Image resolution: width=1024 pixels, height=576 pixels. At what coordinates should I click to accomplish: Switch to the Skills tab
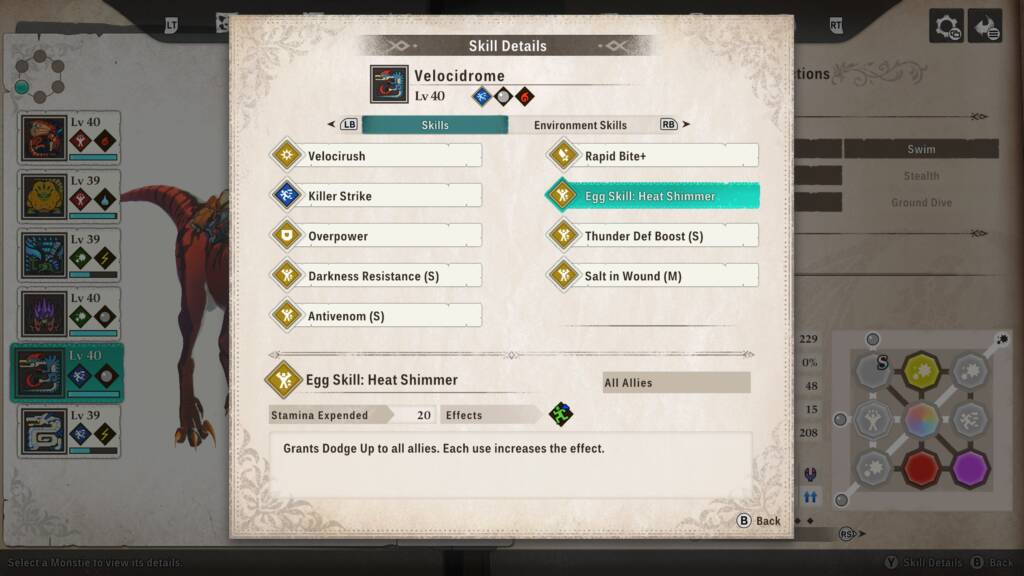435,125
